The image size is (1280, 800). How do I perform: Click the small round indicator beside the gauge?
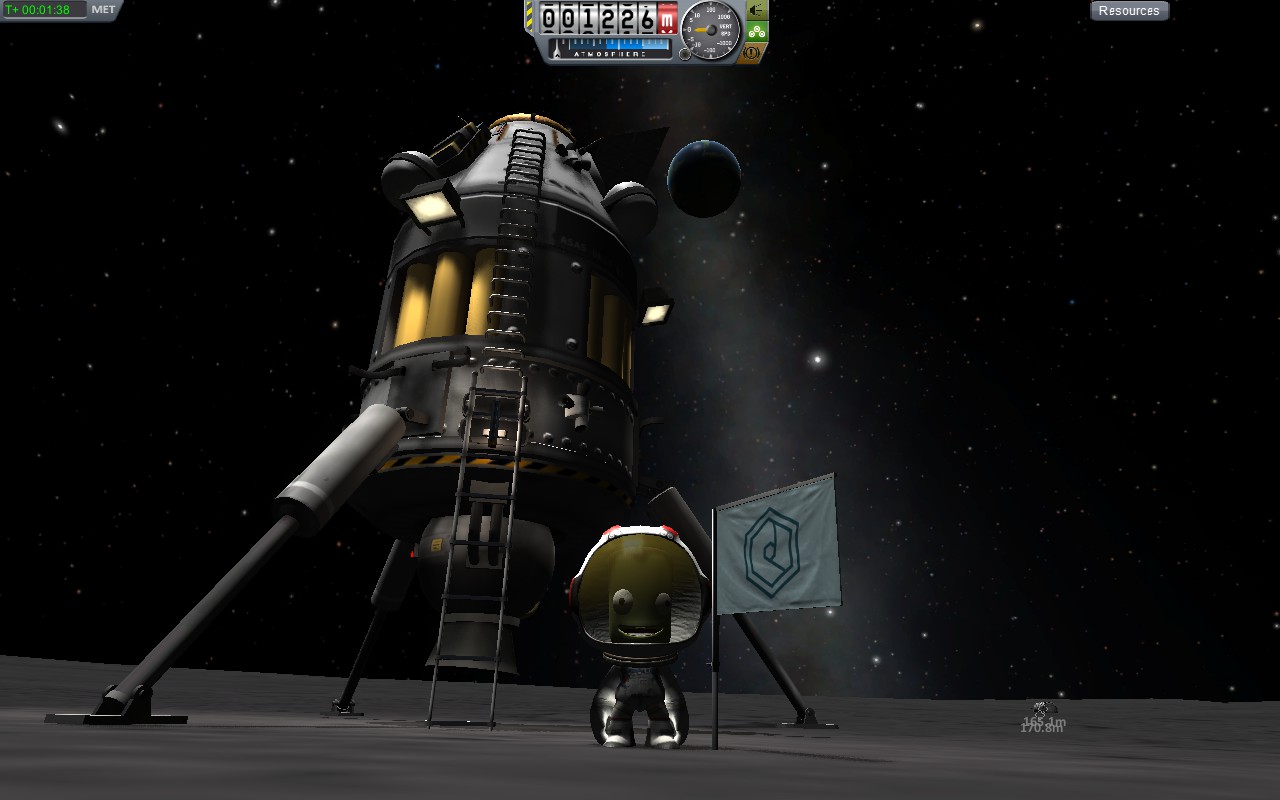pos(685,53)
